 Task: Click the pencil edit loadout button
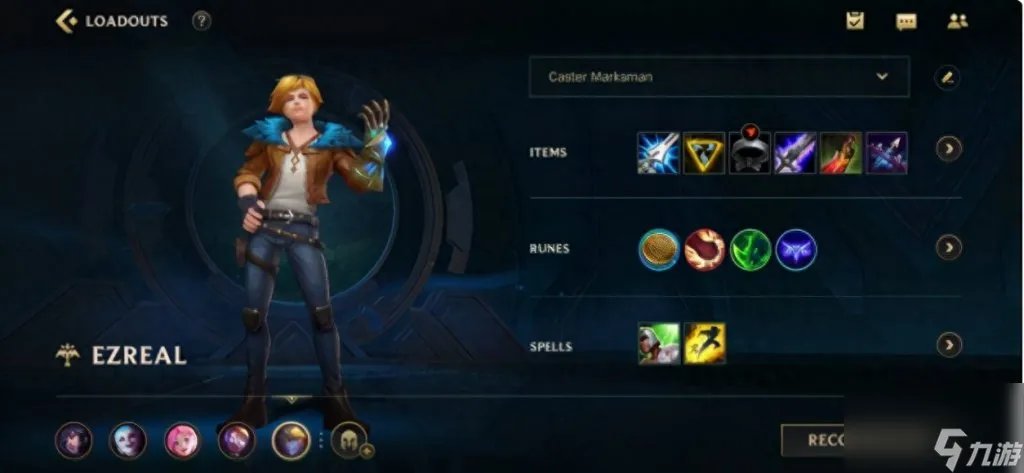pyautogui.click(x=947, y=77)
